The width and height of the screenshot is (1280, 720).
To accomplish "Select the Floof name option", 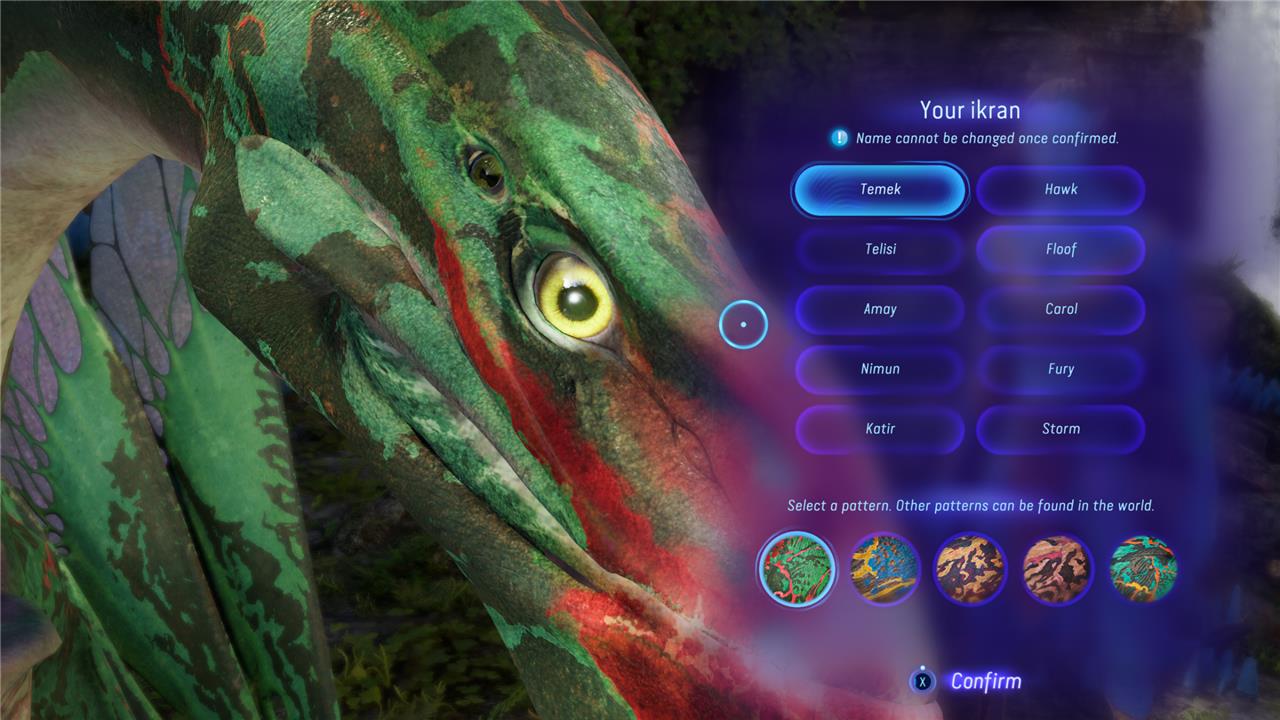I will [1060, 249].
